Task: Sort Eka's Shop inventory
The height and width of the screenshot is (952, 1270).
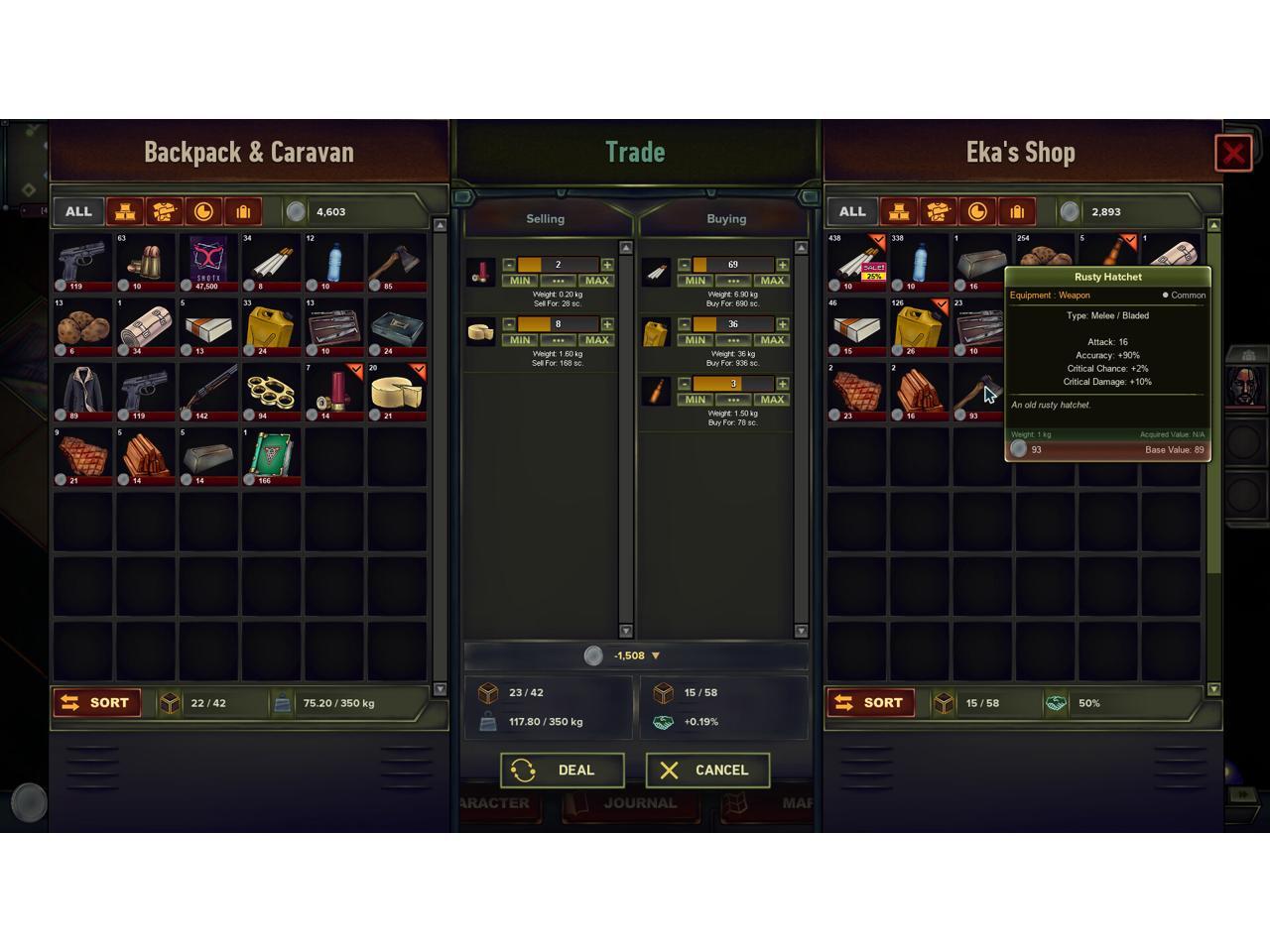Action: (x=870, y=703)
